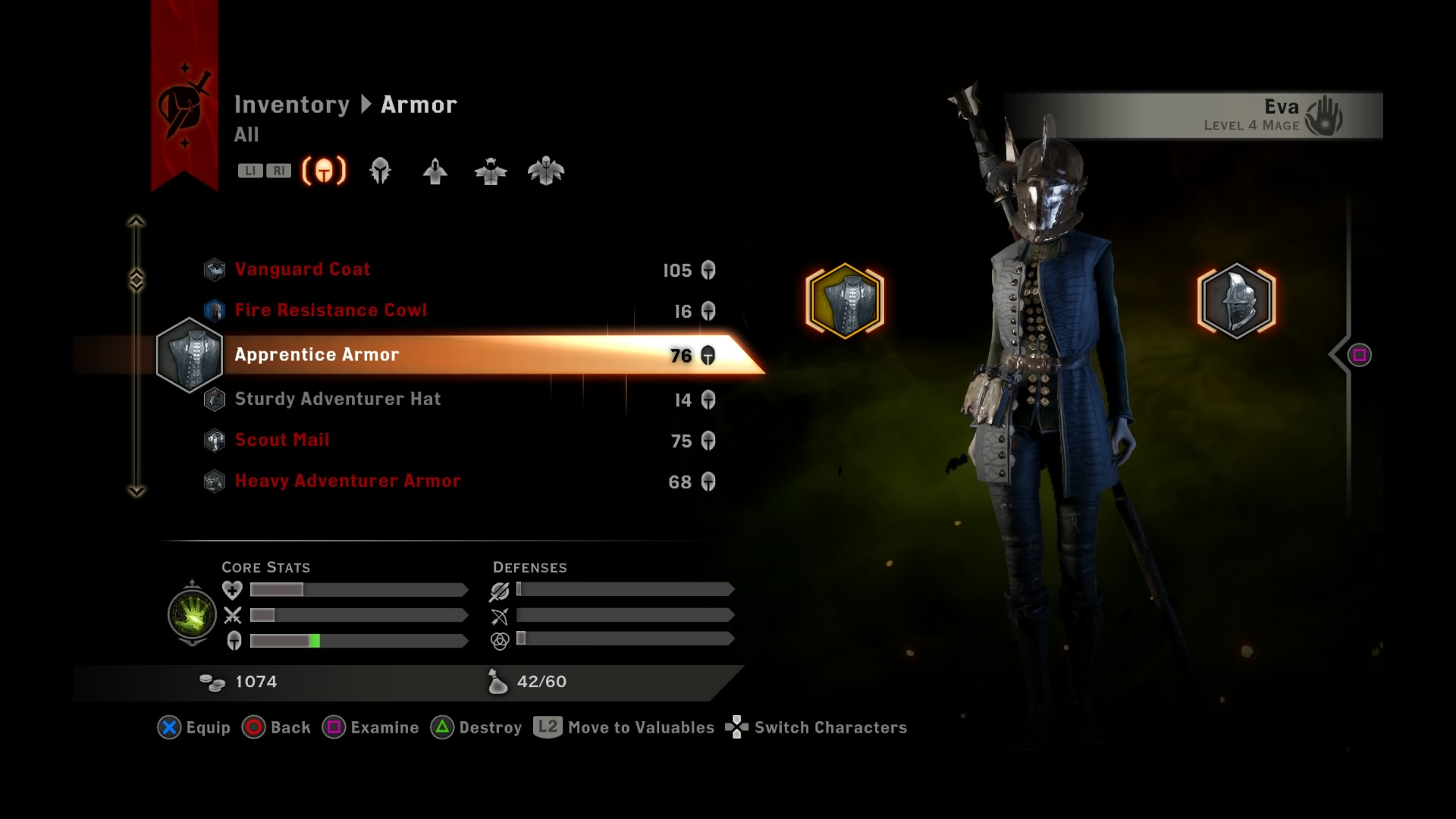Open the Inventory breadcrumb

[x=291, y=105]
